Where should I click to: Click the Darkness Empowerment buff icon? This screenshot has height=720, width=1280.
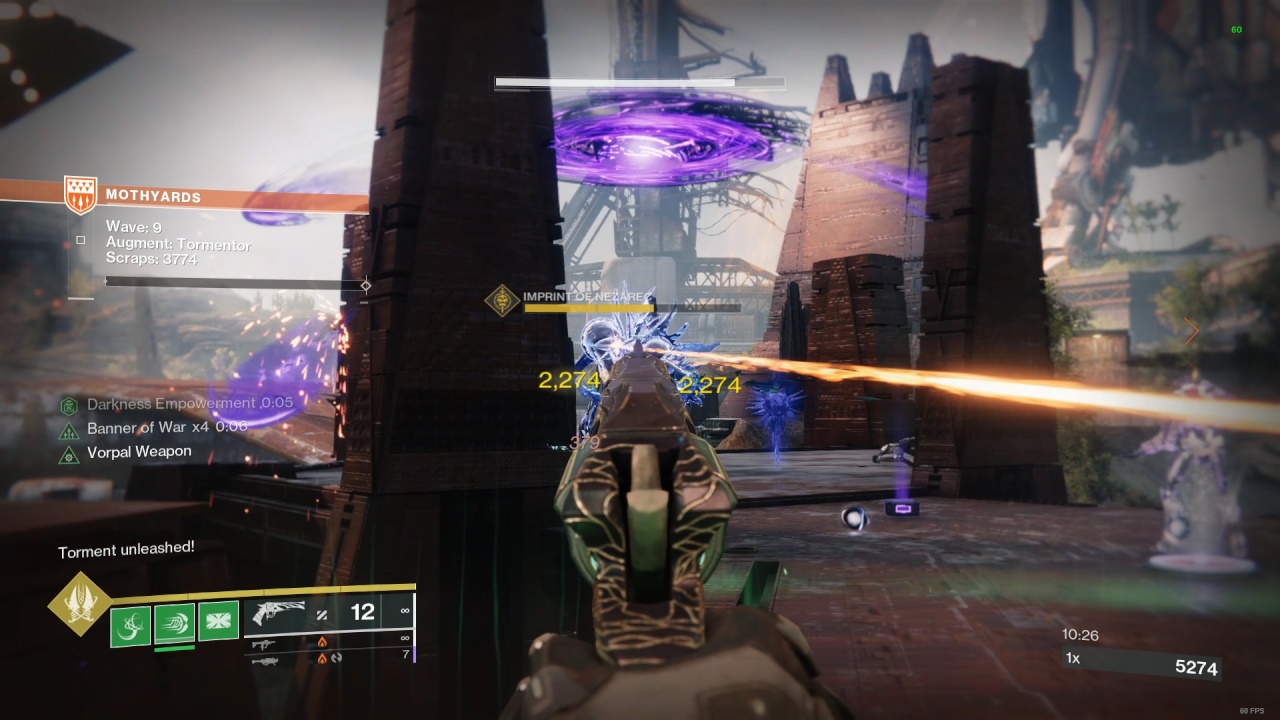coord(69,405)
